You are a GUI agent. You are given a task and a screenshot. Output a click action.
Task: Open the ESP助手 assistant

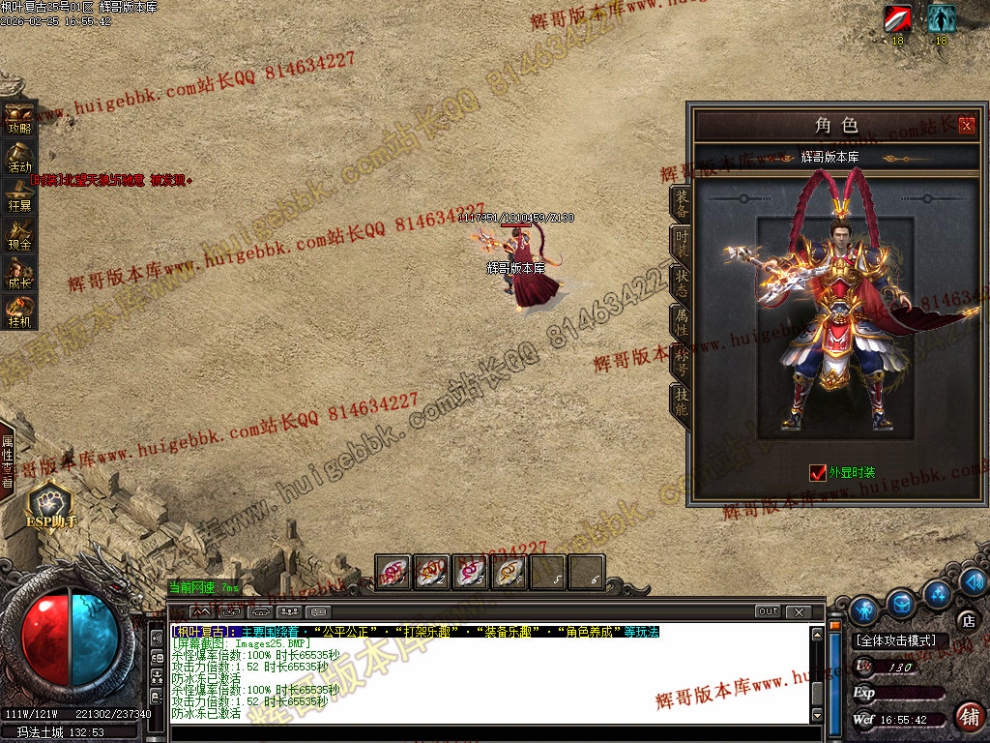click(x=50, y=507)
